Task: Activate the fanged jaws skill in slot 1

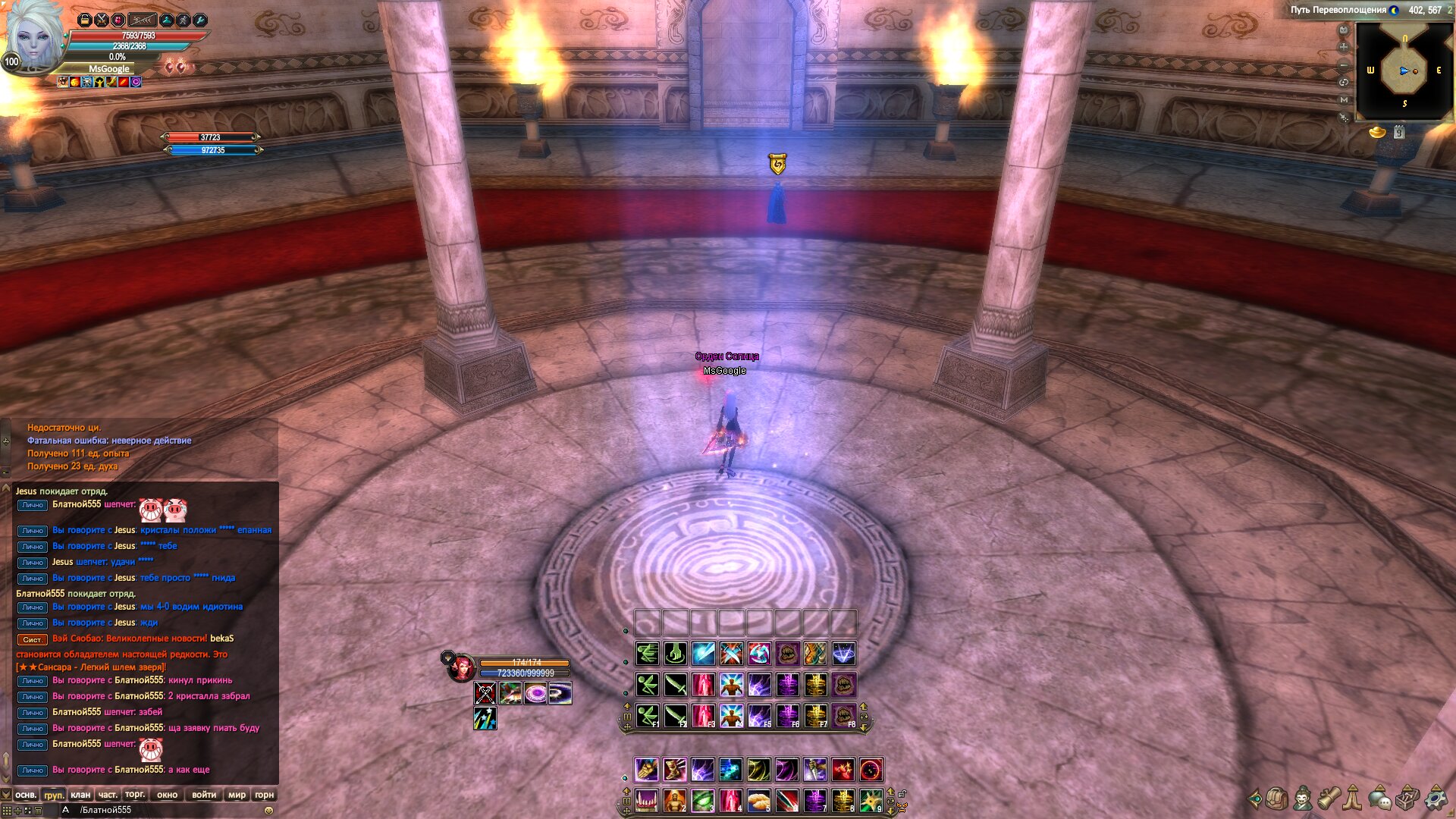Action: 646,801
